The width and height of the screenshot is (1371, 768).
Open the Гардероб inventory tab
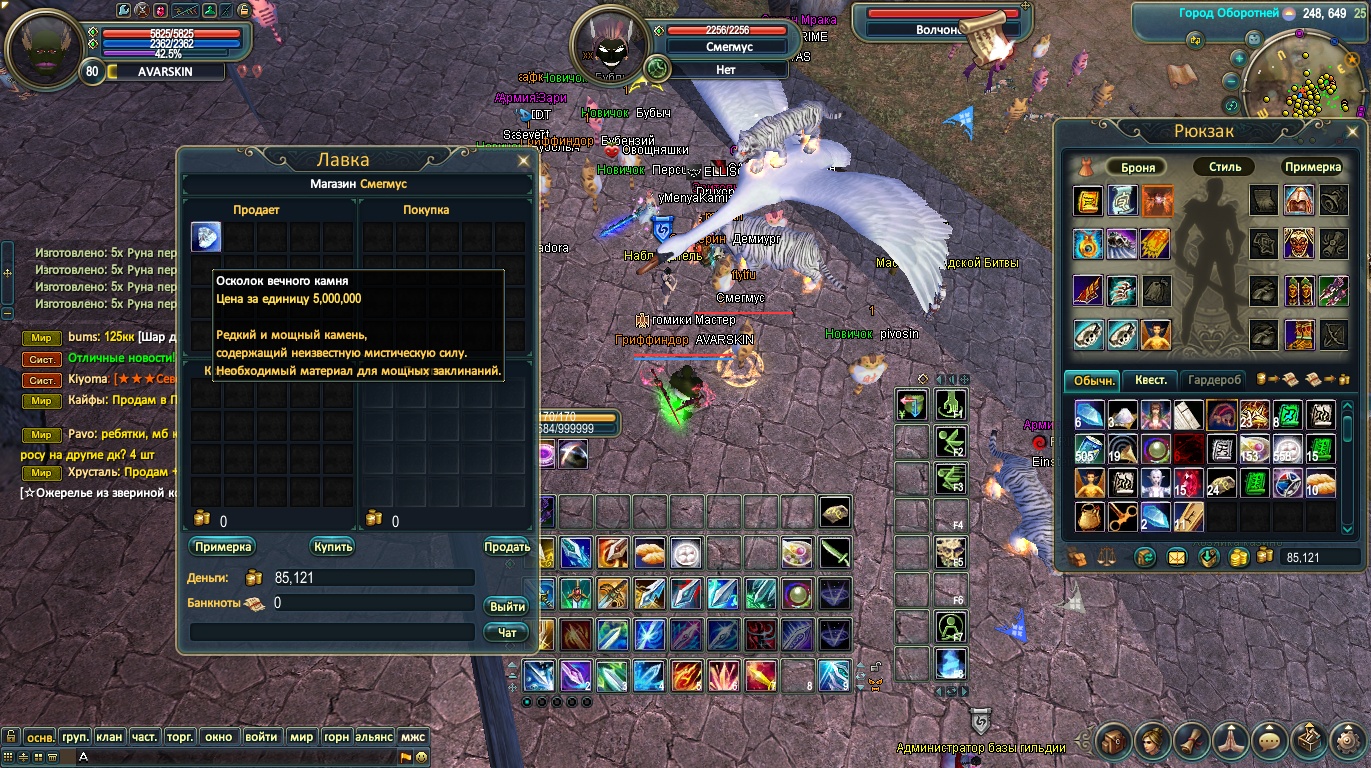[1214, 380]
